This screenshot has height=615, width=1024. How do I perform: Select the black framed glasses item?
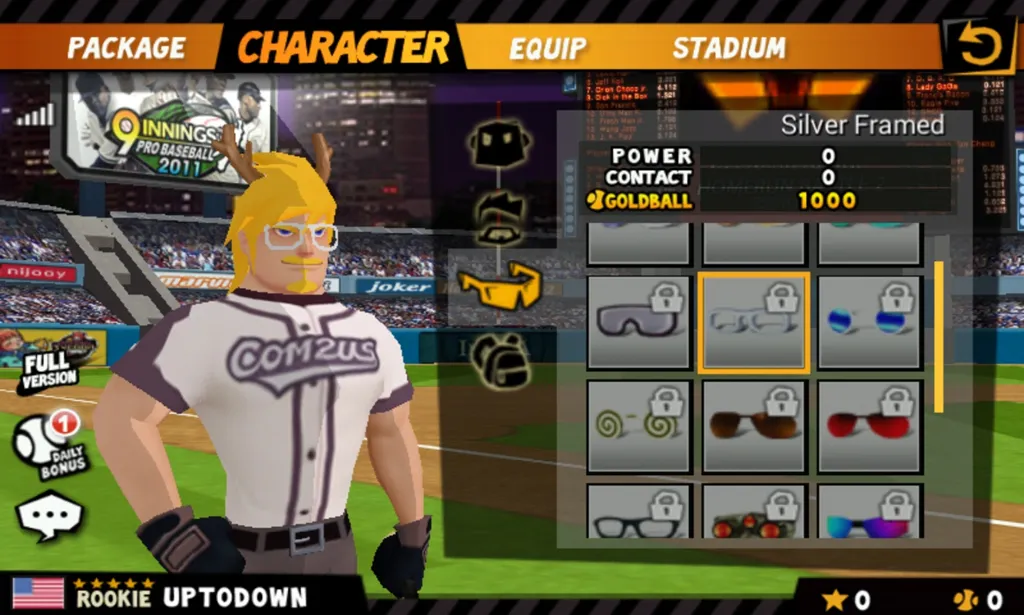click(638, 513)
